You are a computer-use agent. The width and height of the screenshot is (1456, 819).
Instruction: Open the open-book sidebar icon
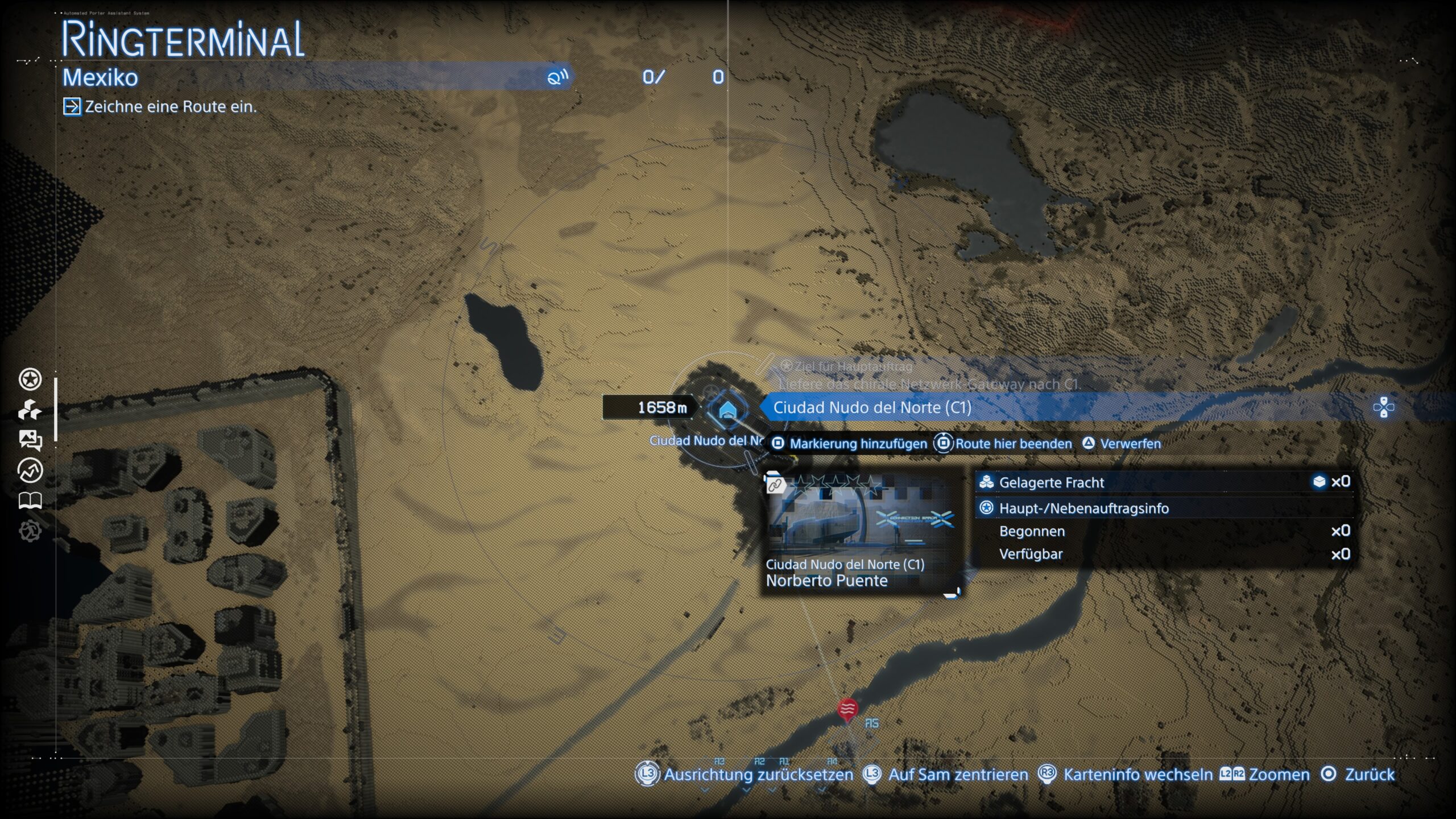click(x=30, y=500)
